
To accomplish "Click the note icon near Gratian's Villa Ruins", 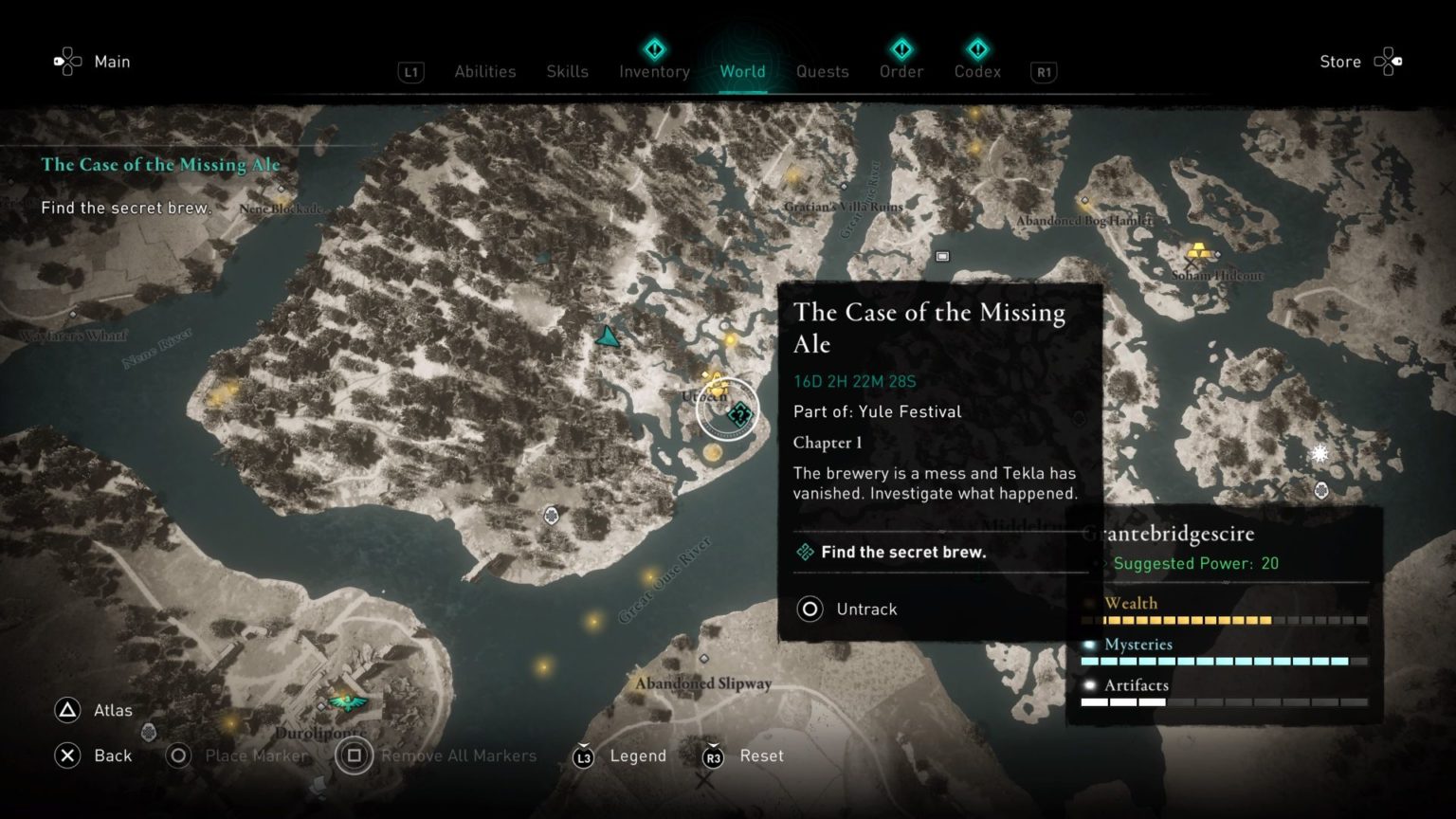I will (941, 254).
